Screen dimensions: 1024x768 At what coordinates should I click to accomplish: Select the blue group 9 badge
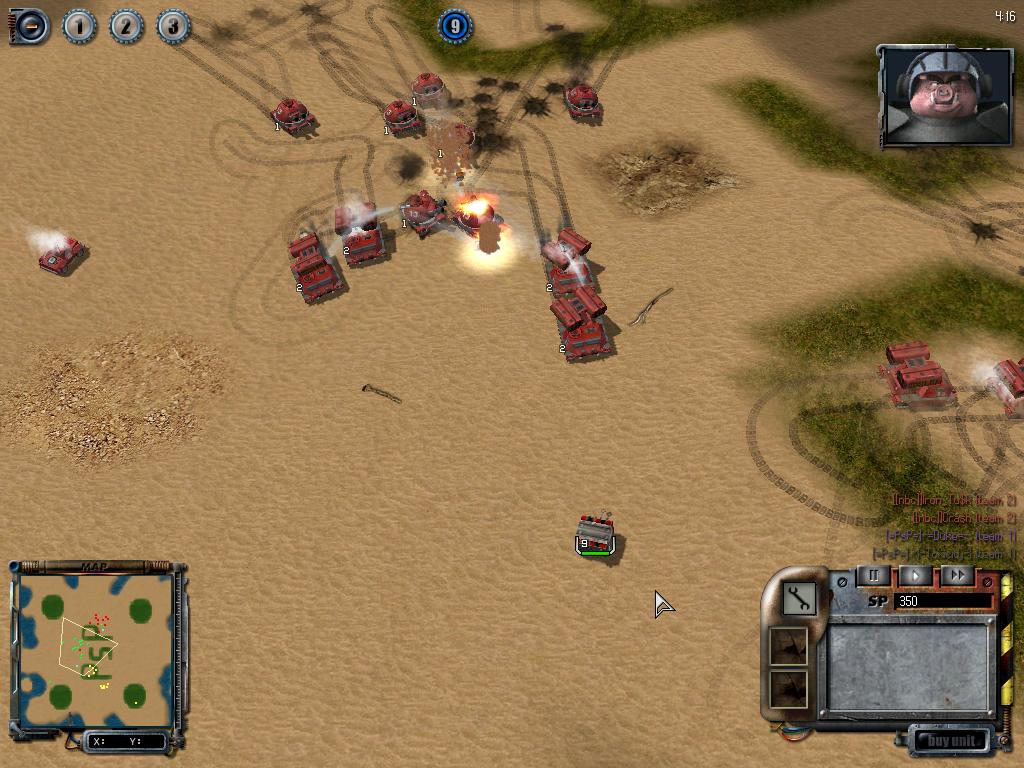tap(455, 26)
